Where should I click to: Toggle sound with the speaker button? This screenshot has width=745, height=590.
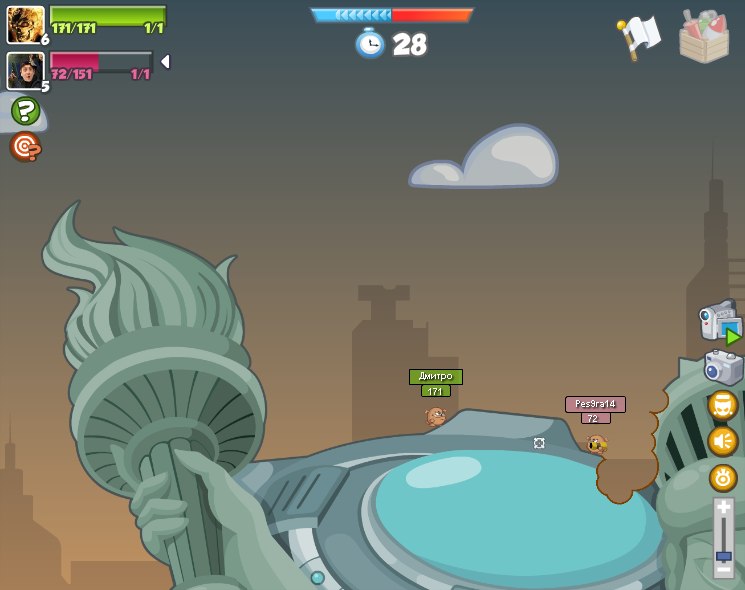[x=723, y=441]
